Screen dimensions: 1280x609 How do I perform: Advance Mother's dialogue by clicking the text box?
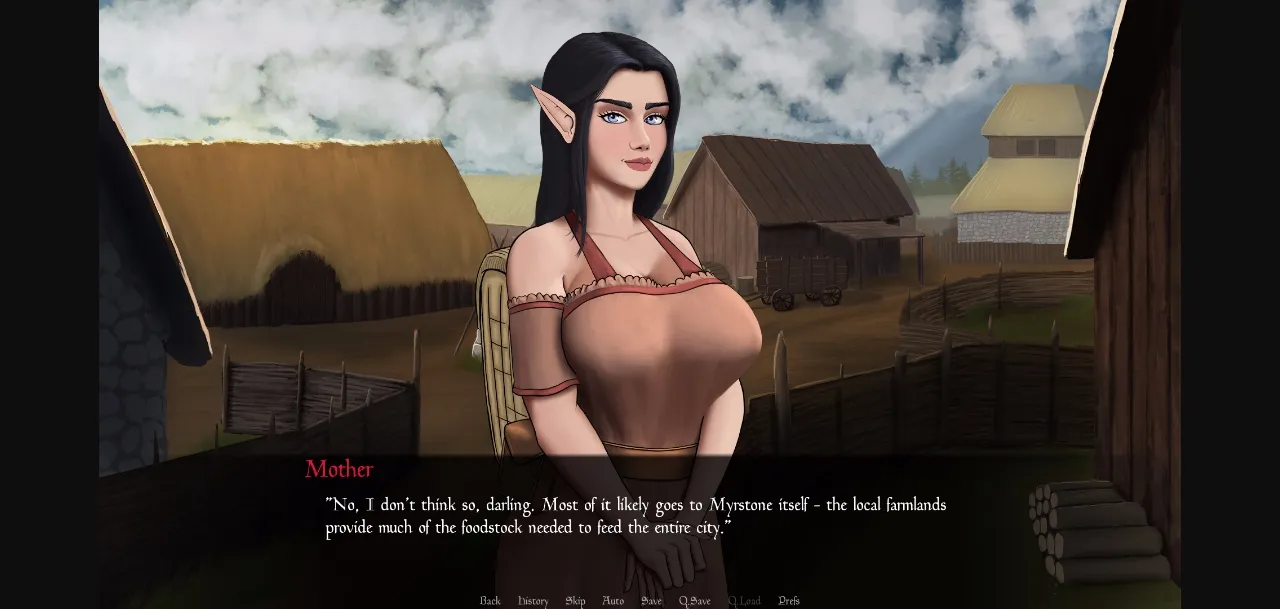click(636, 517)
